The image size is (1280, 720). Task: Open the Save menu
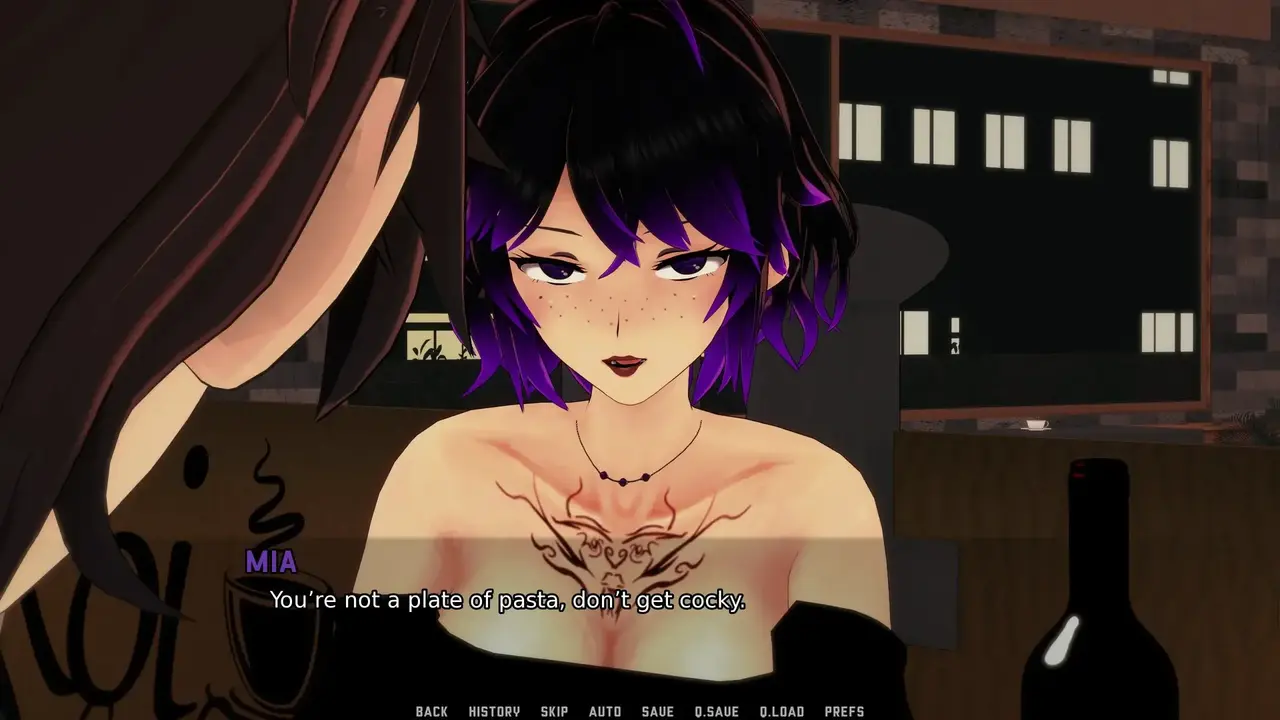pos(657,711)
